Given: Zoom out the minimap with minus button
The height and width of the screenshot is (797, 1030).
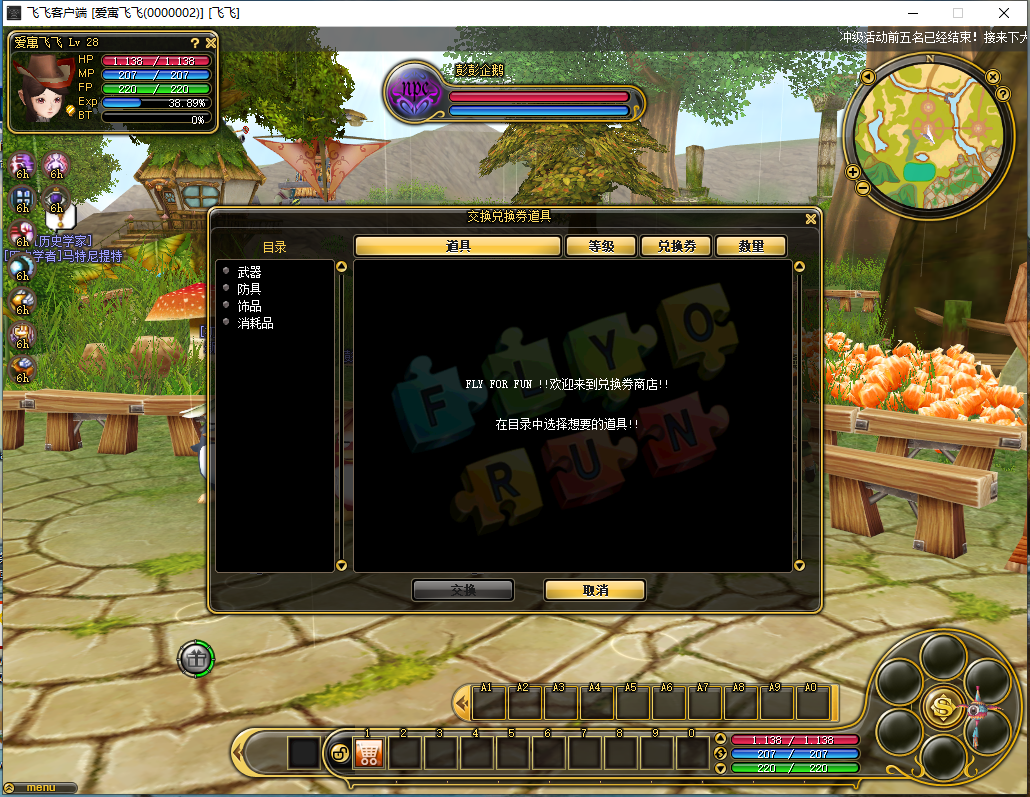Looking at the screenshot, I should click(x=865, y=186).
